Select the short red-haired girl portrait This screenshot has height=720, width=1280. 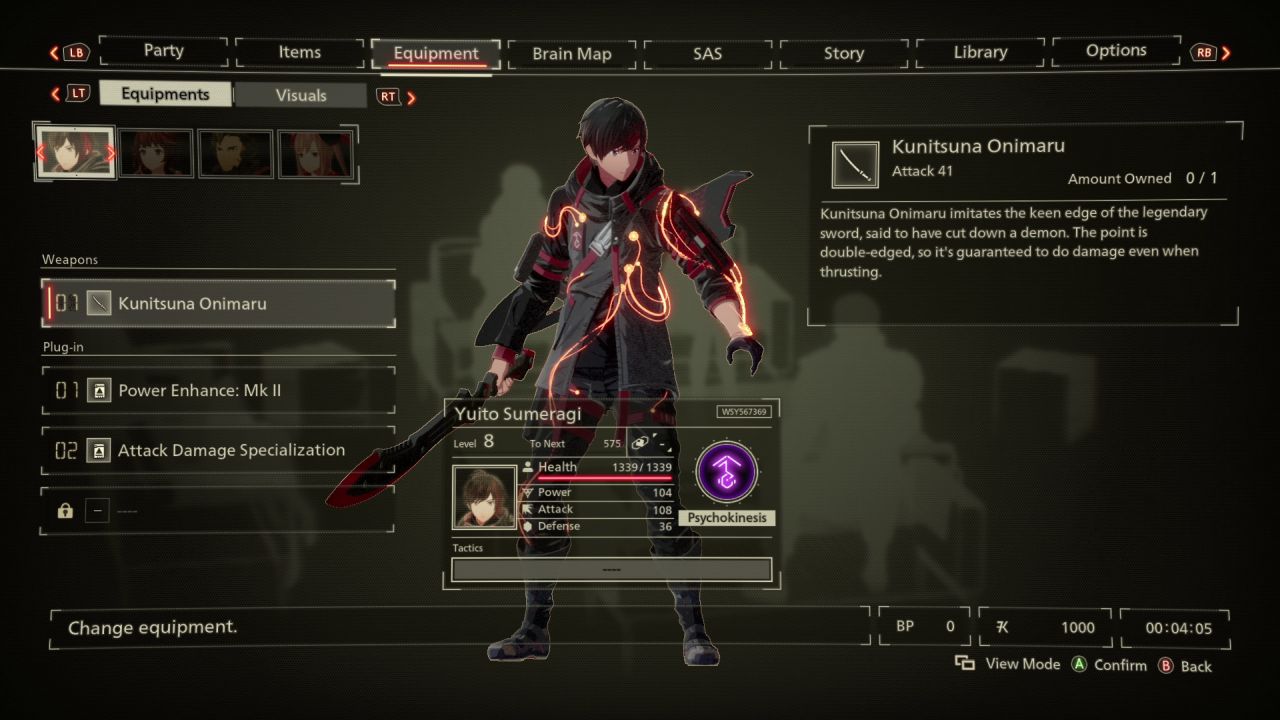tap(156, 154)
